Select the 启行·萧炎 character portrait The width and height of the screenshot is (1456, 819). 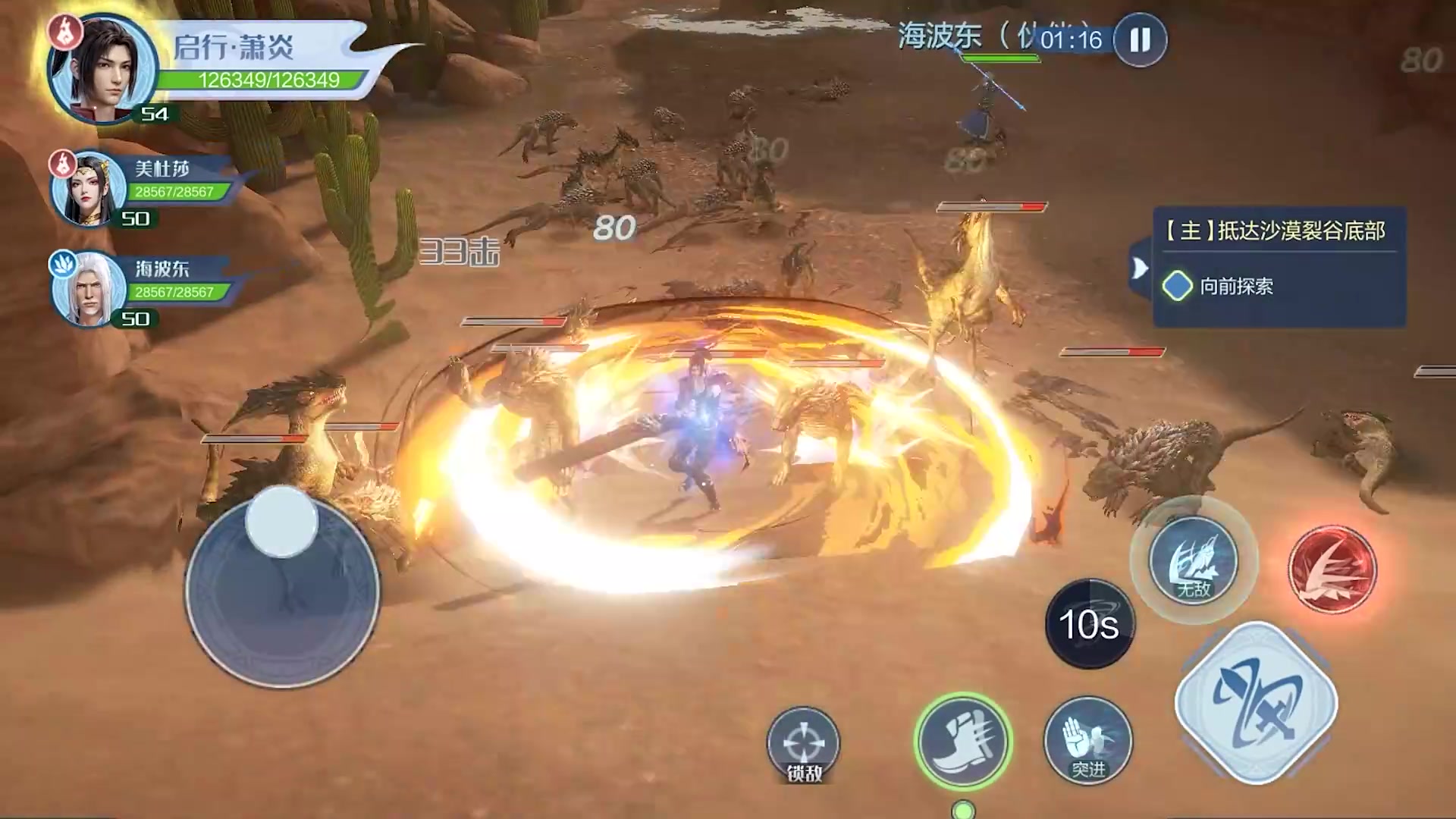(x=102, y=70)
